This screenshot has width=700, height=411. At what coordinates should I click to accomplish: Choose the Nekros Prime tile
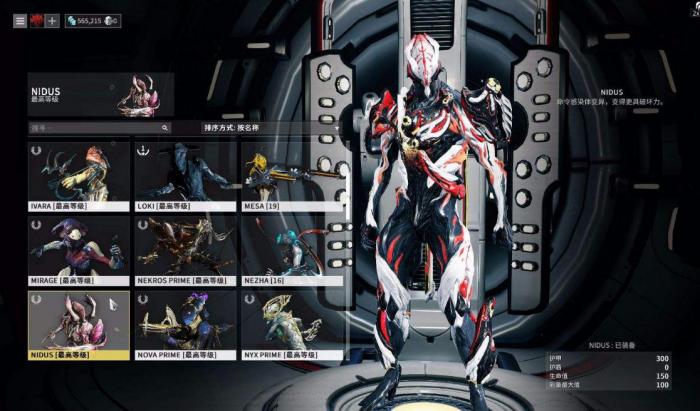tap(185, 250)
